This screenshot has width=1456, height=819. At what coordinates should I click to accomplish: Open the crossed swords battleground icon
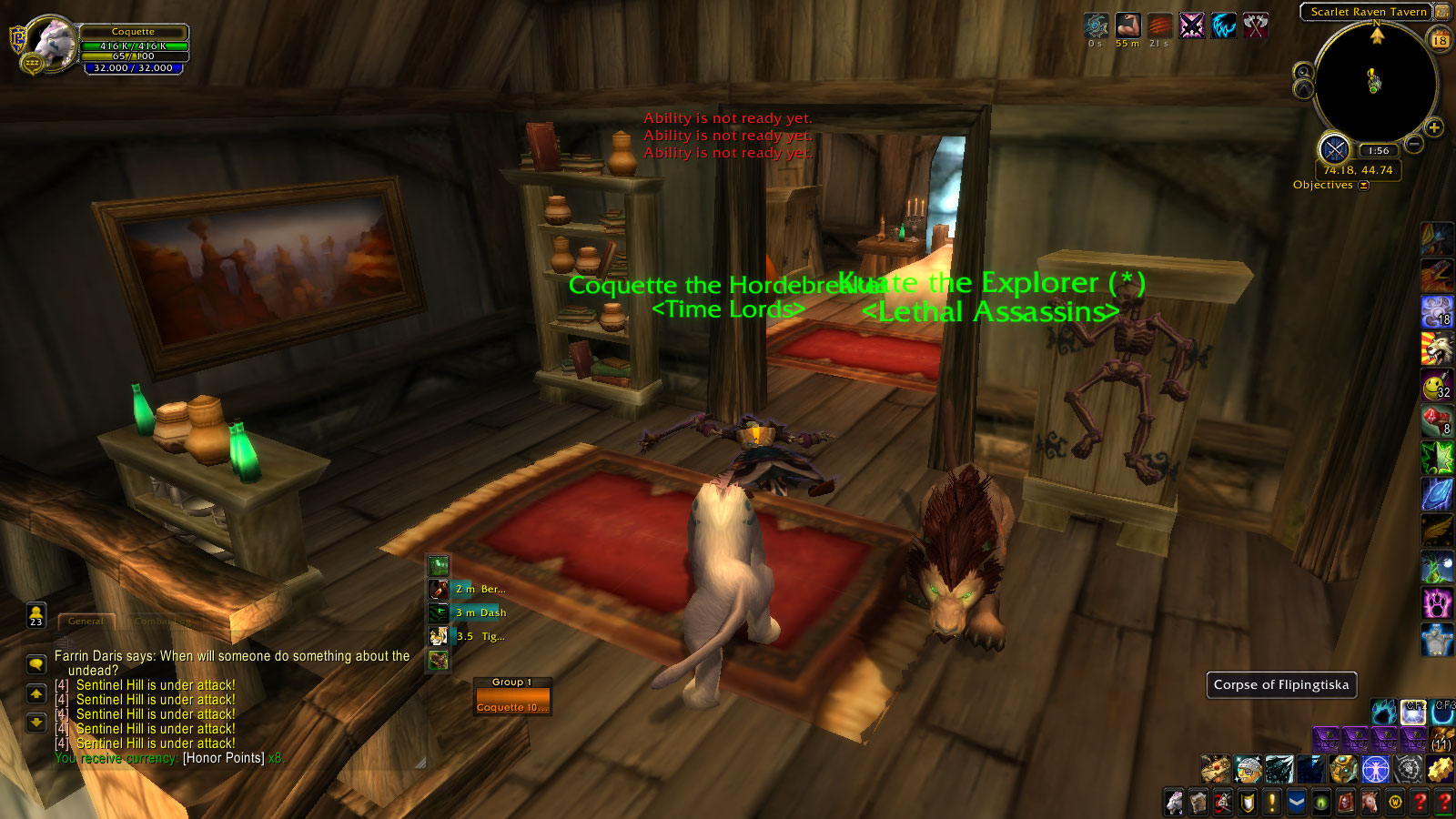pyautogui.click(x=1334, y=149)
